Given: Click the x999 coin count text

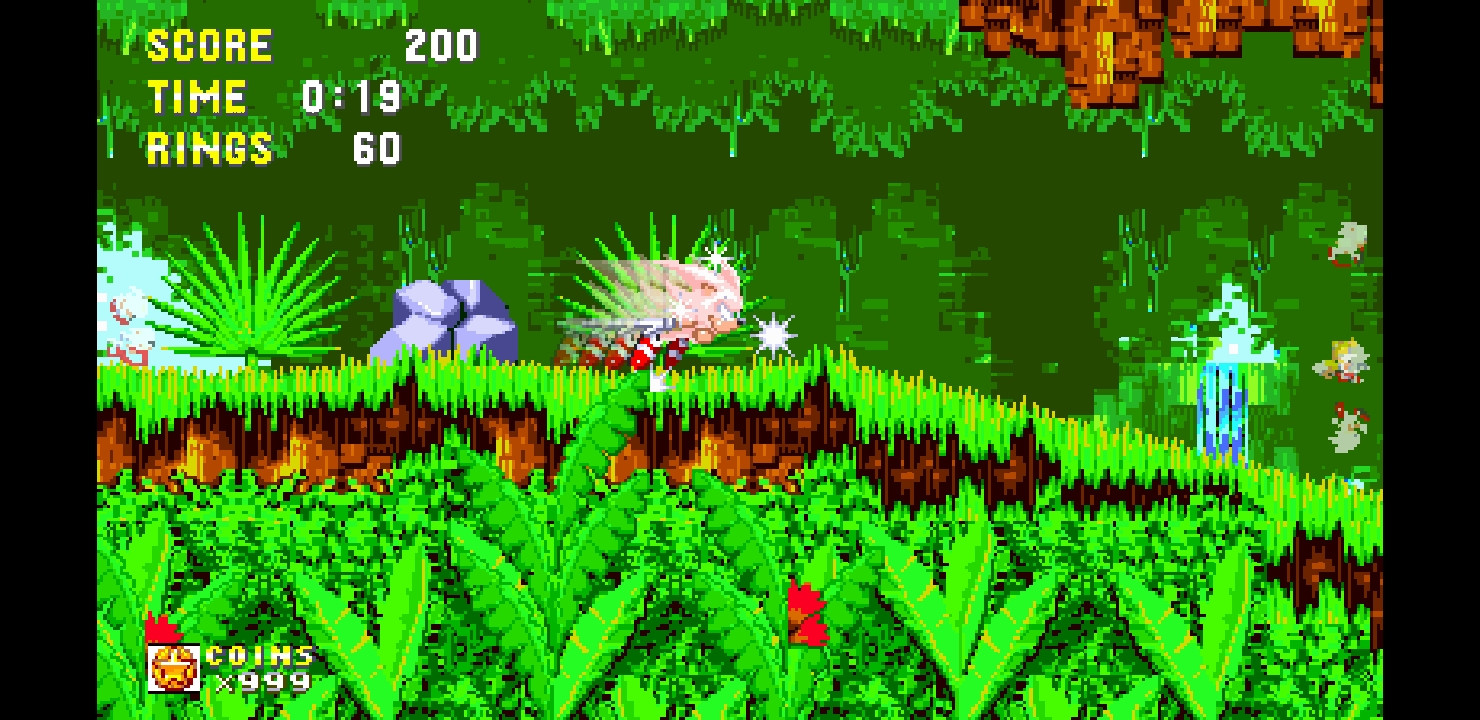Looking at the screenshot, I should pyautogui.click(x=260, y=684).
